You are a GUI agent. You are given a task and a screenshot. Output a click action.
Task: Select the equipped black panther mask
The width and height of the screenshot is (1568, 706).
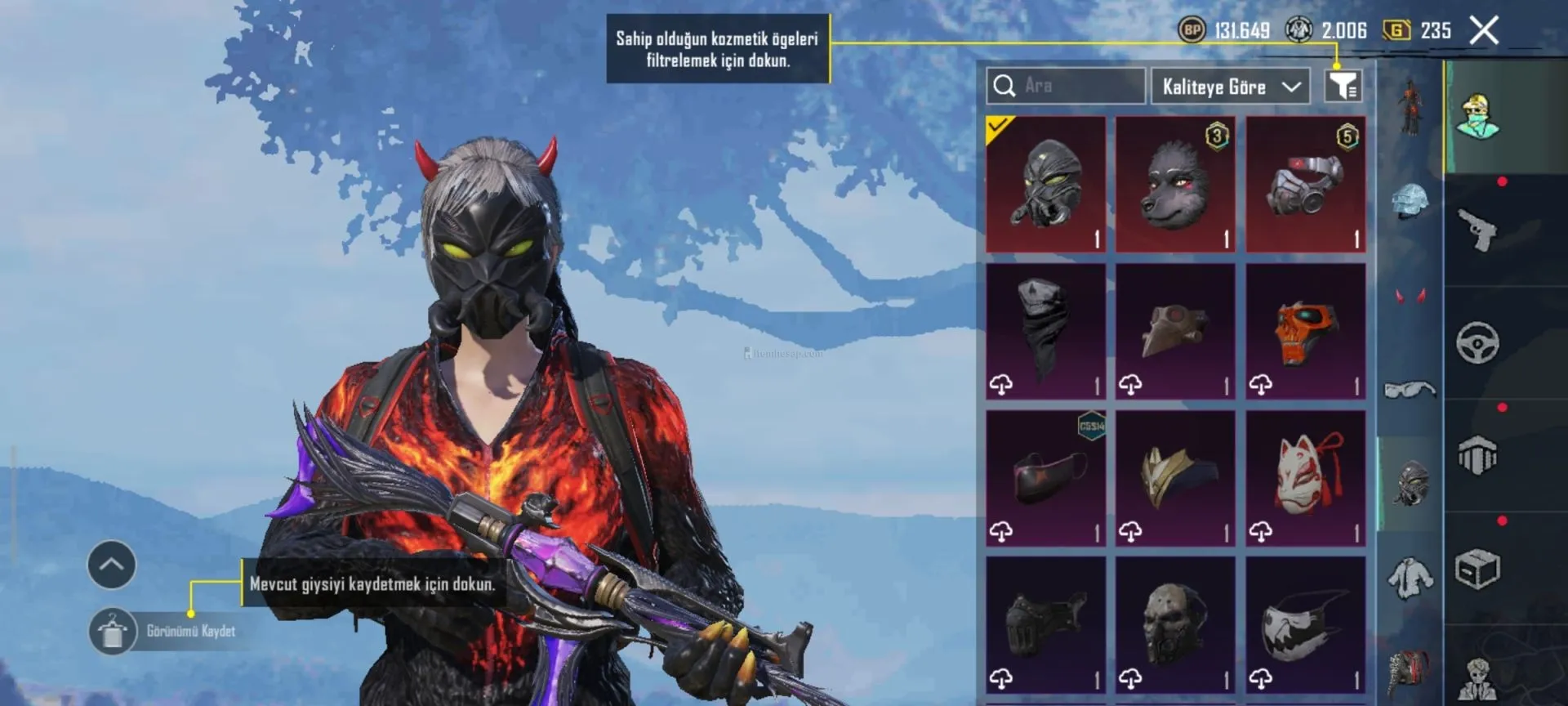click(1045, 185)
